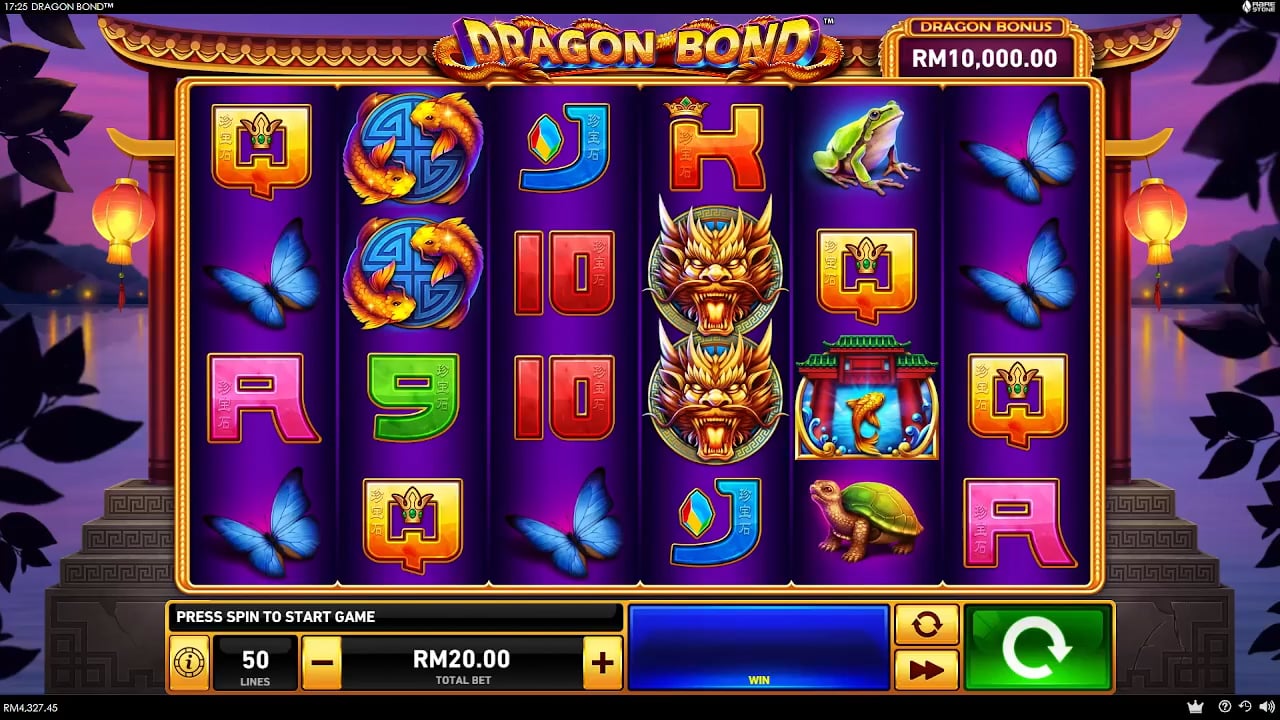This screenshot has width=1280, height=720.
Task: Increase total bet with the plus button
Action: click(602, 662)
